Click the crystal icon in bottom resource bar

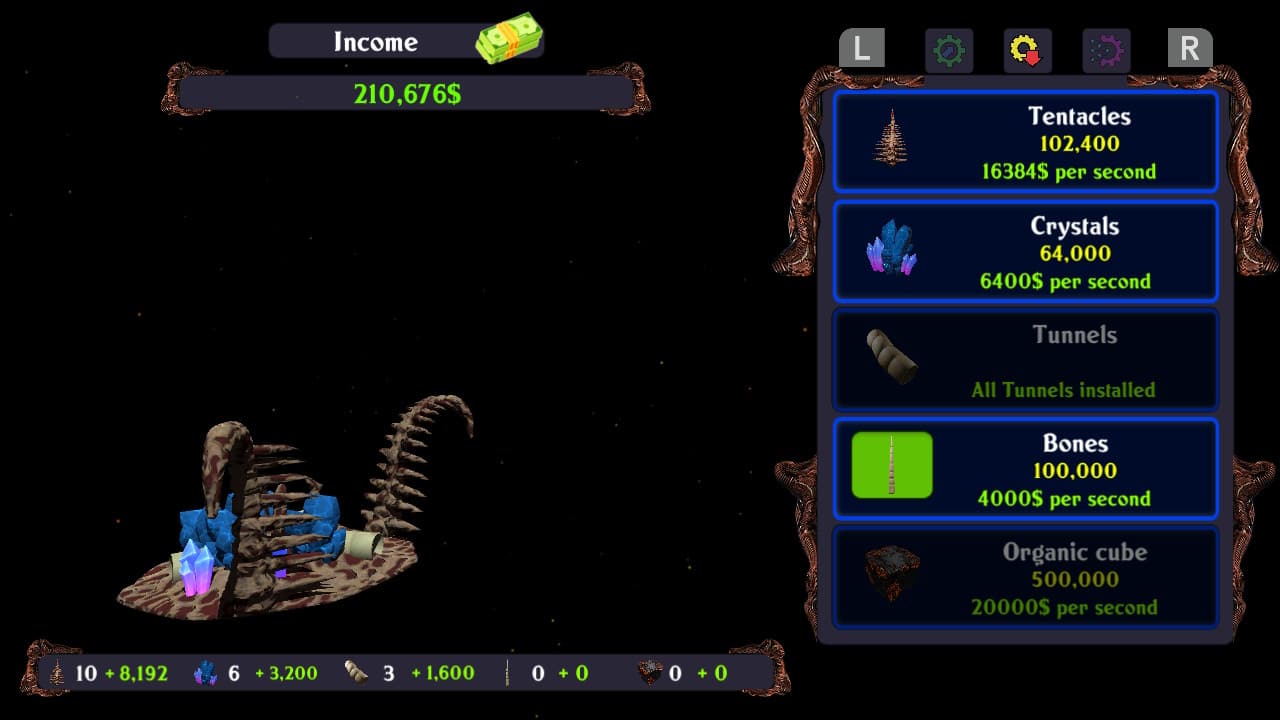(x=205, y=673)
